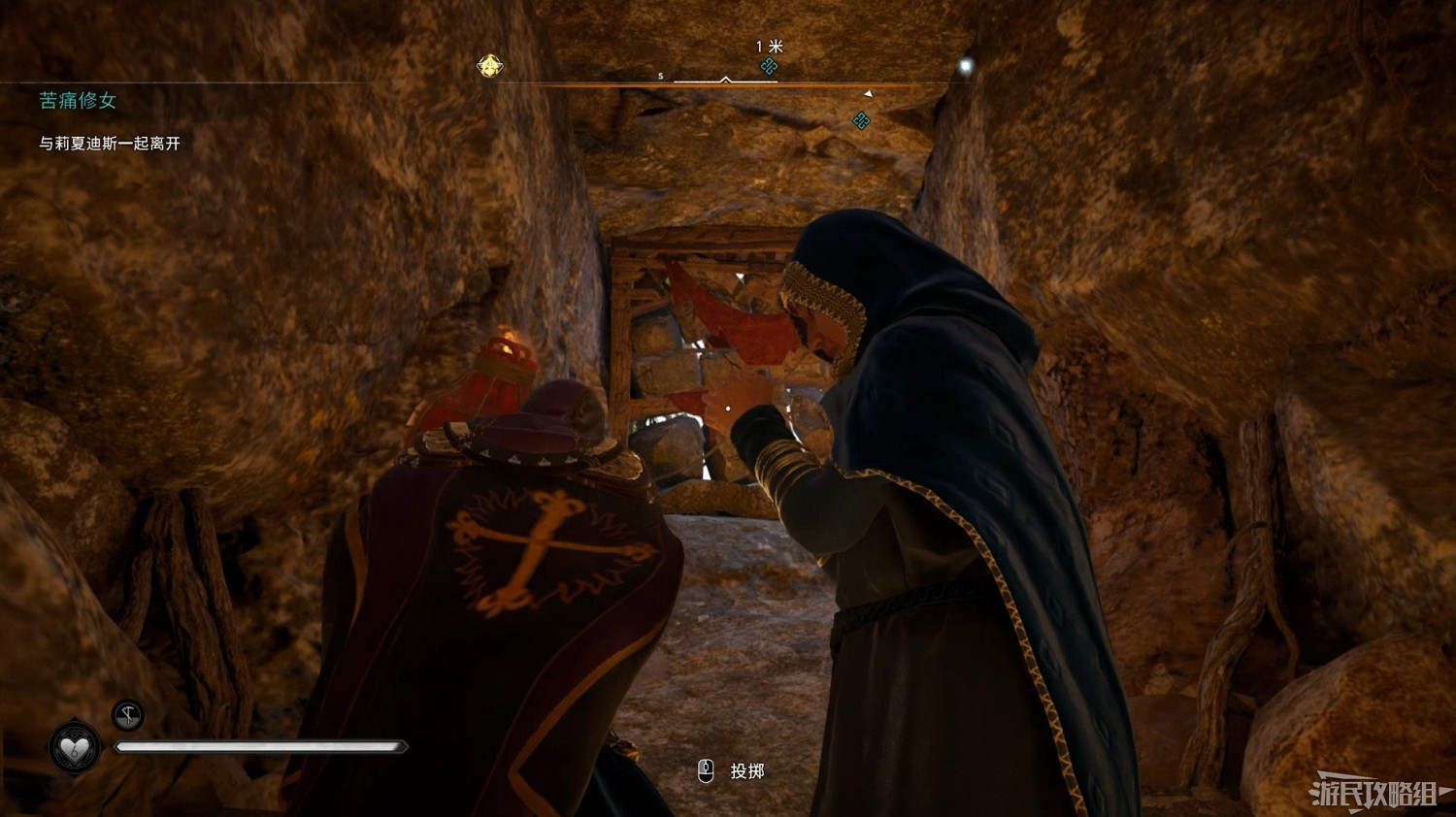Click the 投掷 throw action label
Viewport: 1456px width, 817px height.
coord(745,770)
